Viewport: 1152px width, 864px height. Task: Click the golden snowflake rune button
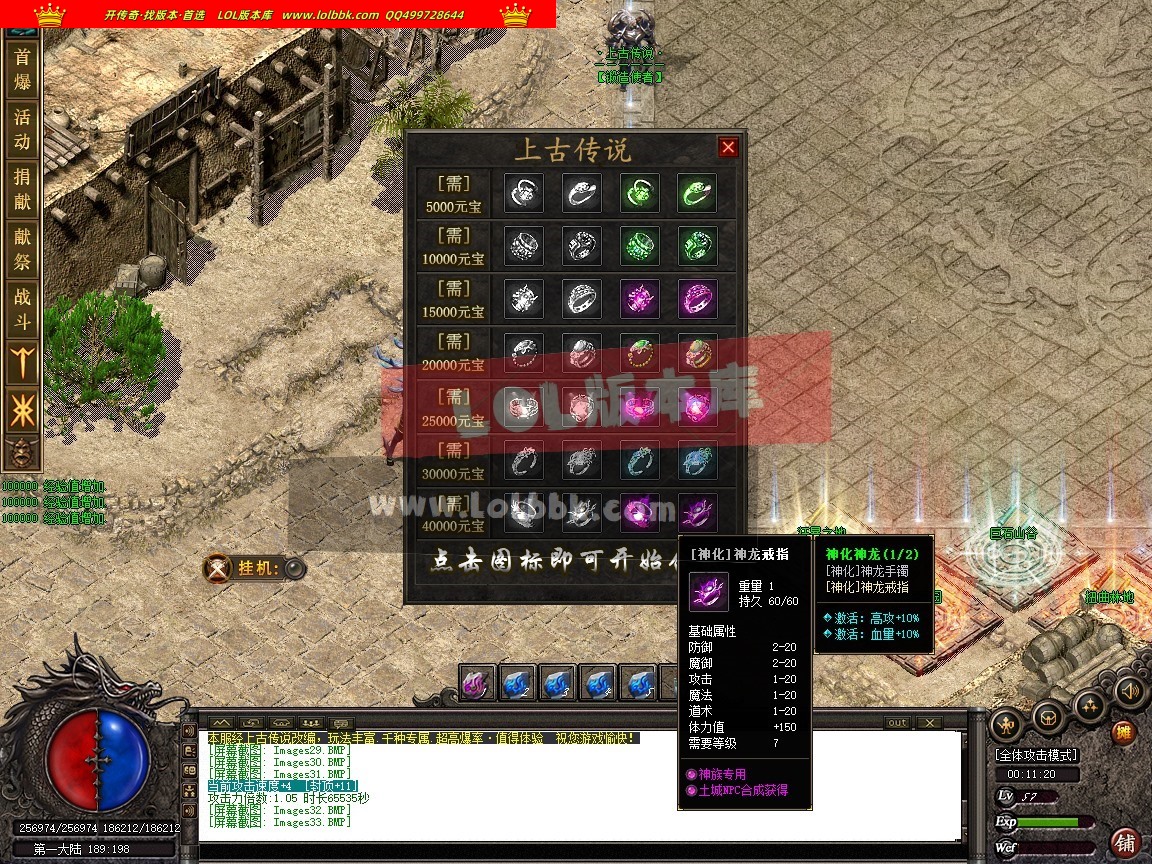tap(22, 409)
